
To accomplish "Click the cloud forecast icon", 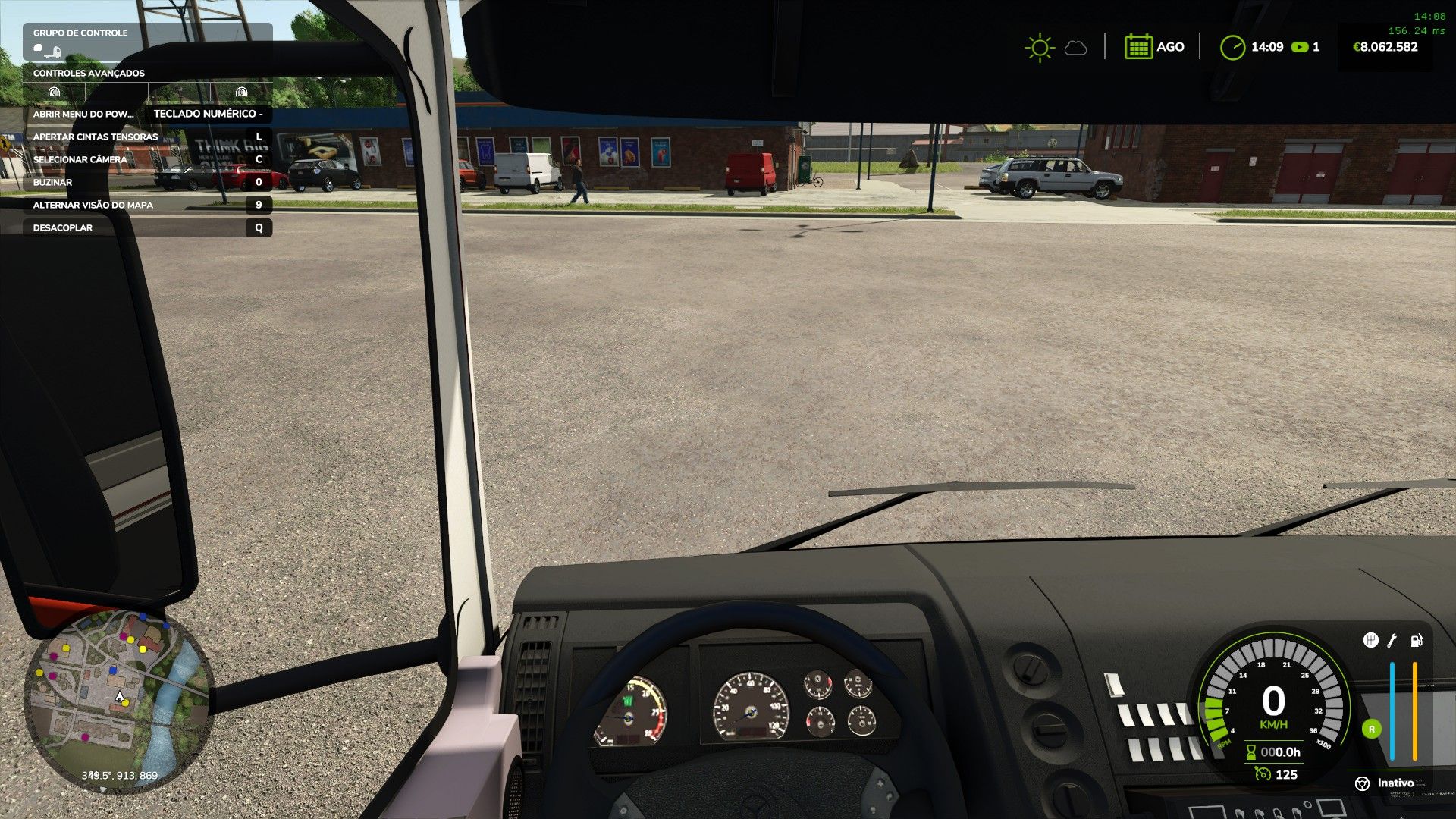I will [1075, 49].
